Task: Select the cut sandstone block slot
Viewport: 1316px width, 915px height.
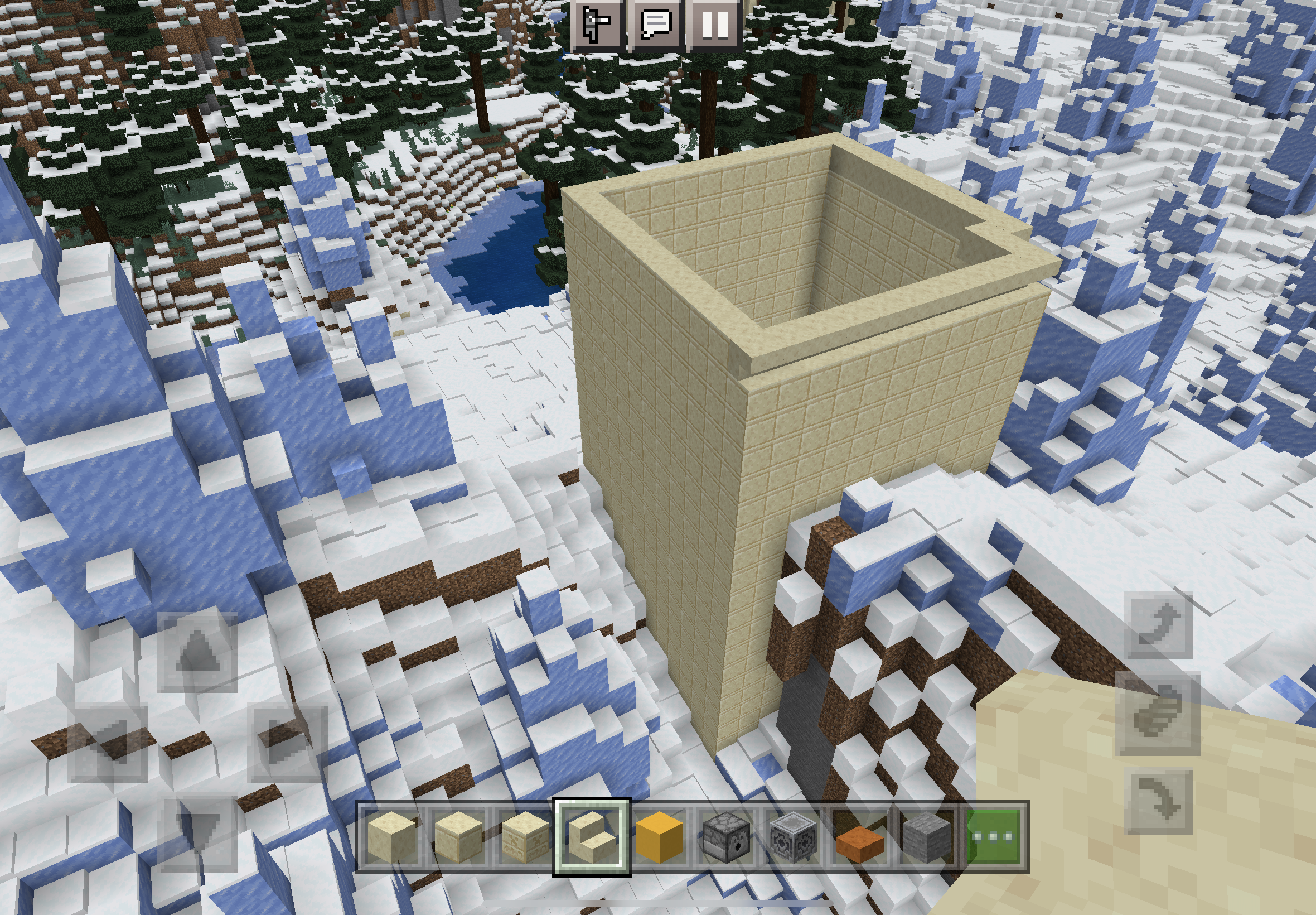Action: tap(458, 836)
